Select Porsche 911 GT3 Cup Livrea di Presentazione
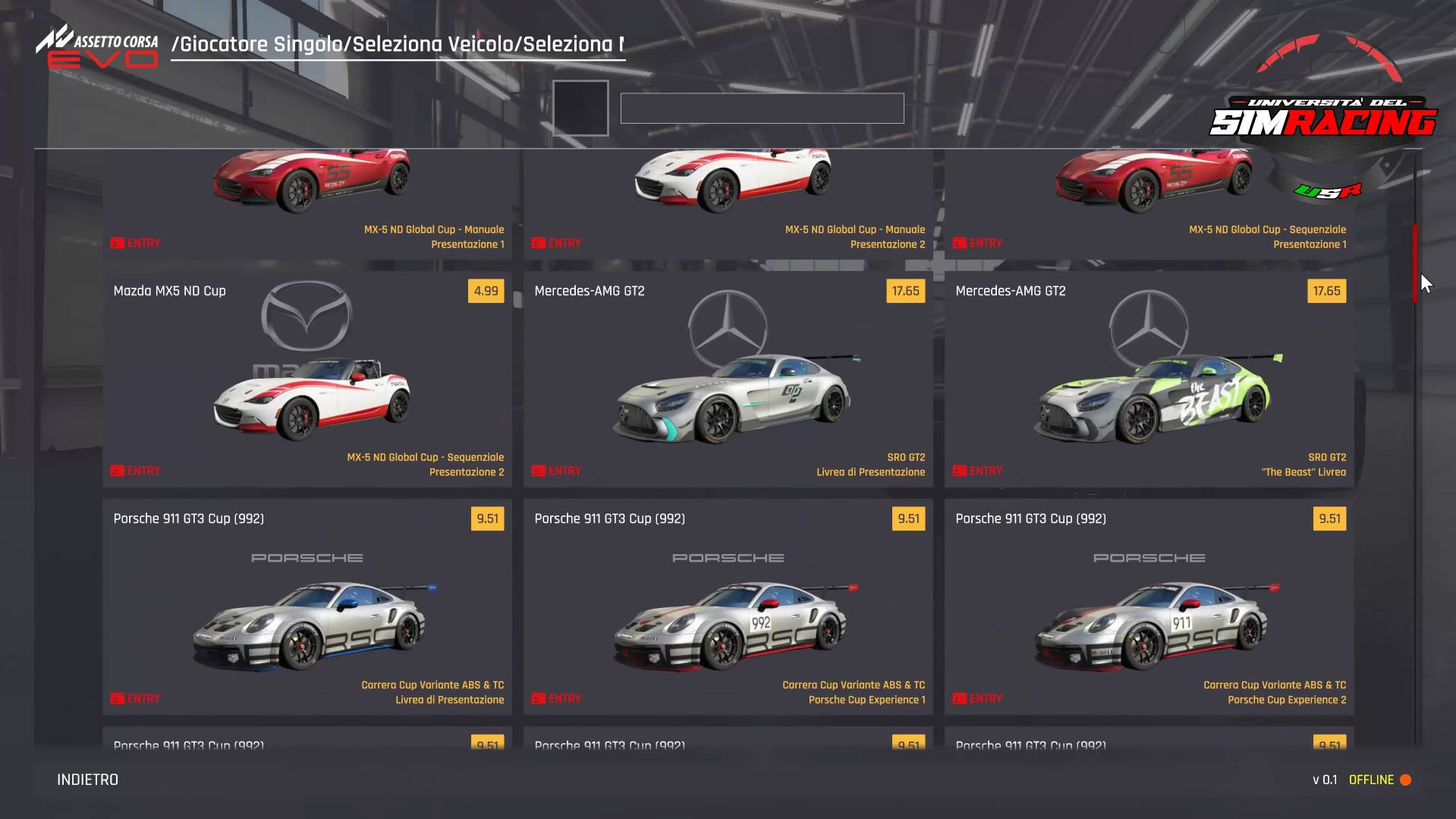The image size is (1456, 819). (307, 607)
